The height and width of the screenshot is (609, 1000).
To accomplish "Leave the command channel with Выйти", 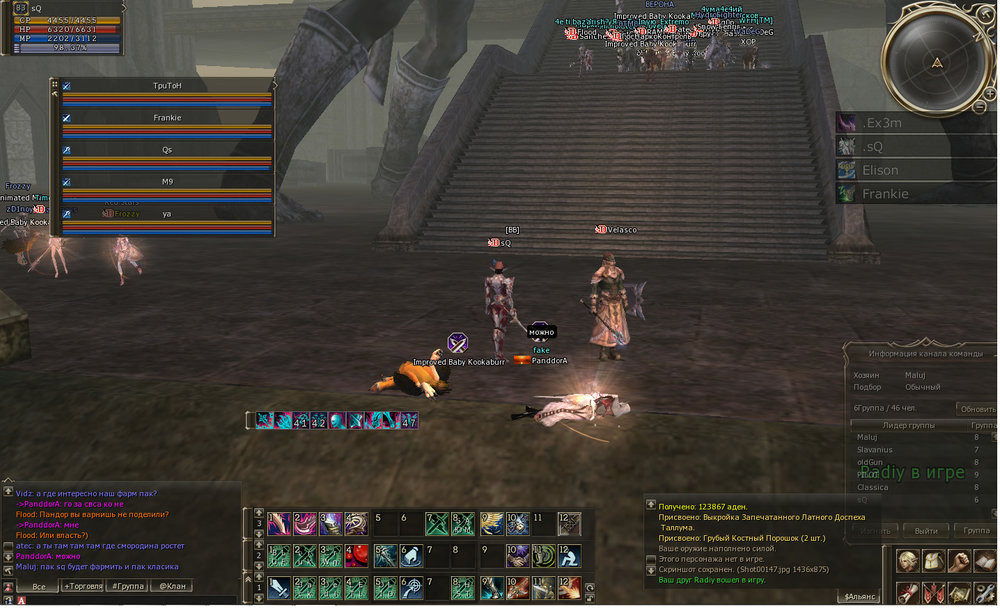I will tap(926, 531).
